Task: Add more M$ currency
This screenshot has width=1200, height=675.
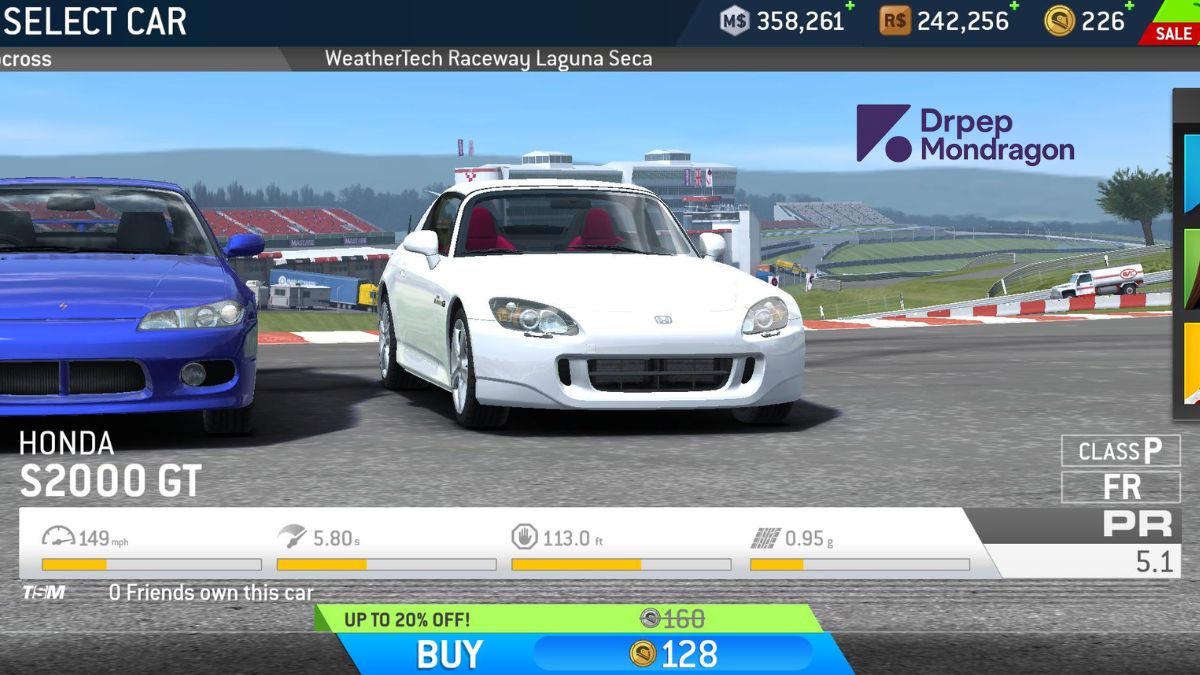Action: coord(851,8)
